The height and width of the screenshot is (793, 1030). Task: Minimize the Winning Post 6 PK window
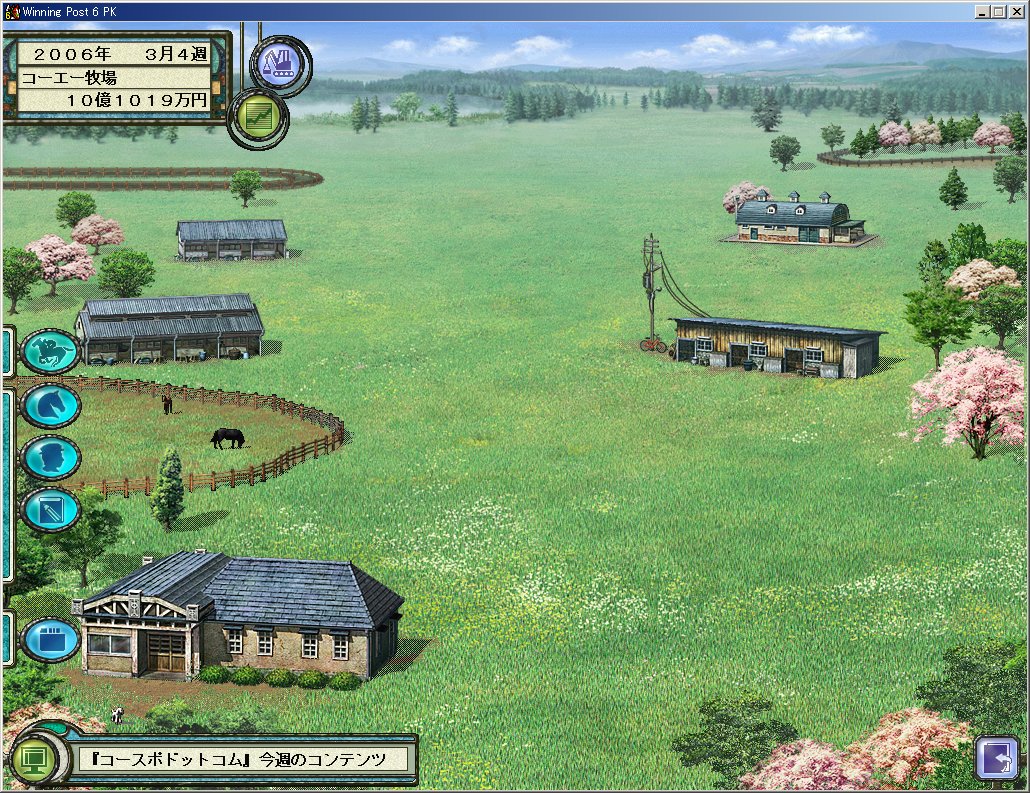point(983,11)
